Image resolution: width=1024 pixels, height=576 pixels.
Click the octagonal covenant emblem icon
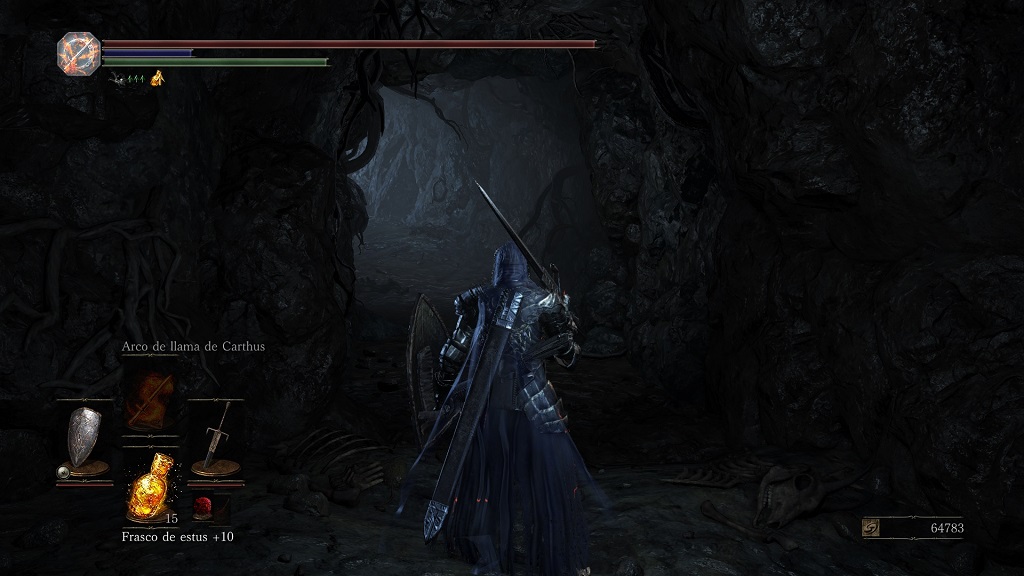coord(77,51)
